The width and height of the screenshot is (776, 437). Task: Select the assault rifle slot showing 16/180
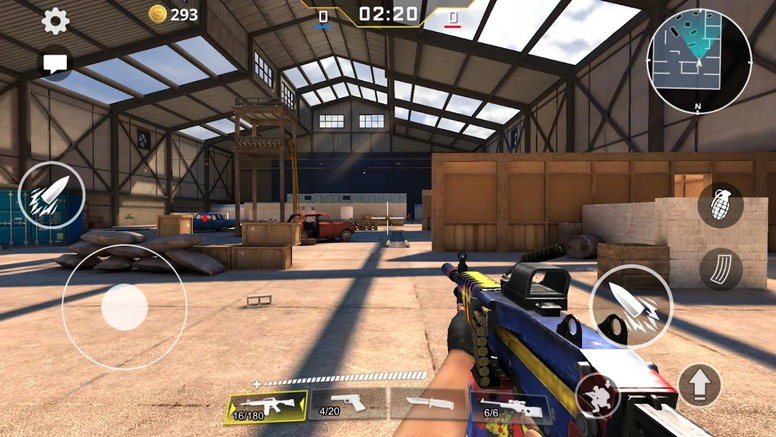tap(265, 406)
